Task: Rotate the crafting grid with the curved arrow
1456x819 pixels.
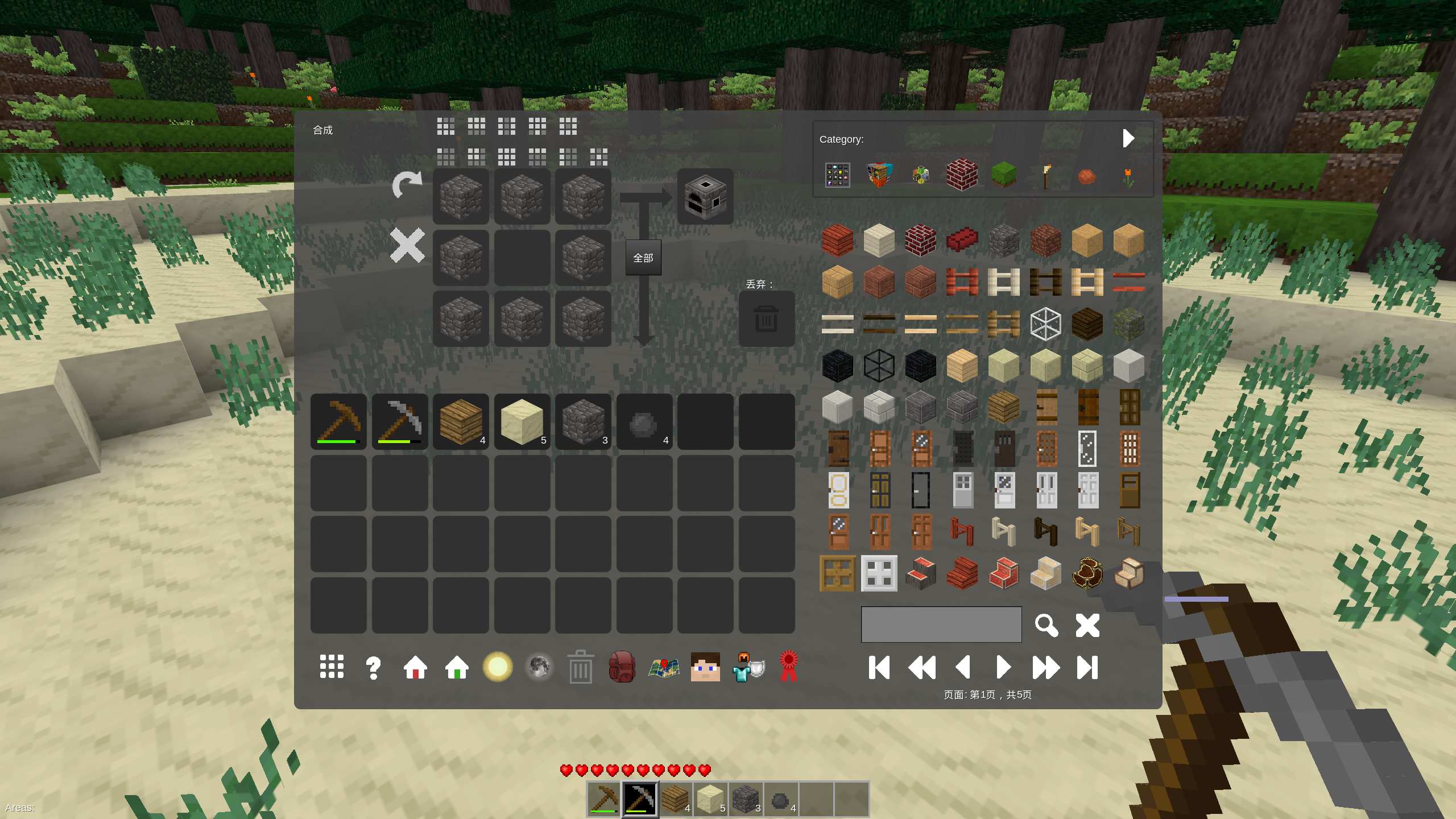Action: point(407,185)
